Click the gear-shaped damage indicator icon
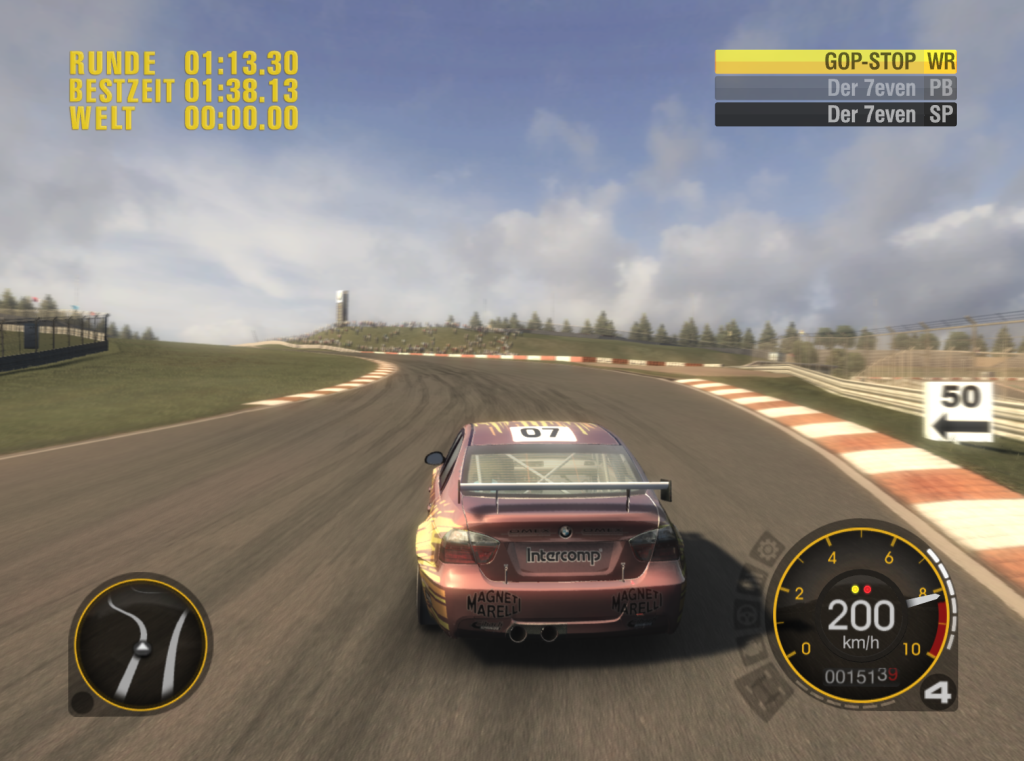This screenshot has width=1024, height=761. pyautogui.click(x=767, y=548)
